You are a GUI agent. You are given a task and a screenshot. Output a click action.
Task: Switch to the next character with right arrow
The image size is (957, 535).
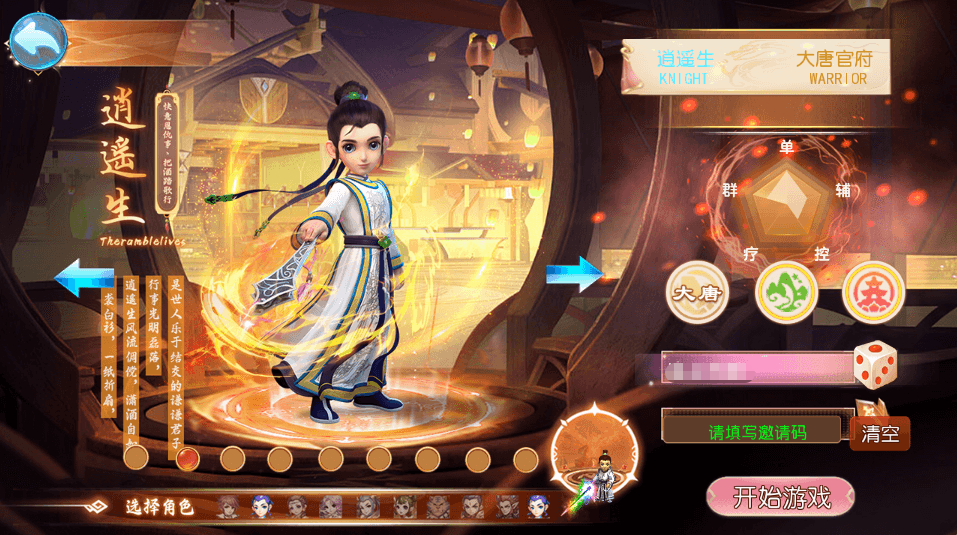tap(574, 274)
